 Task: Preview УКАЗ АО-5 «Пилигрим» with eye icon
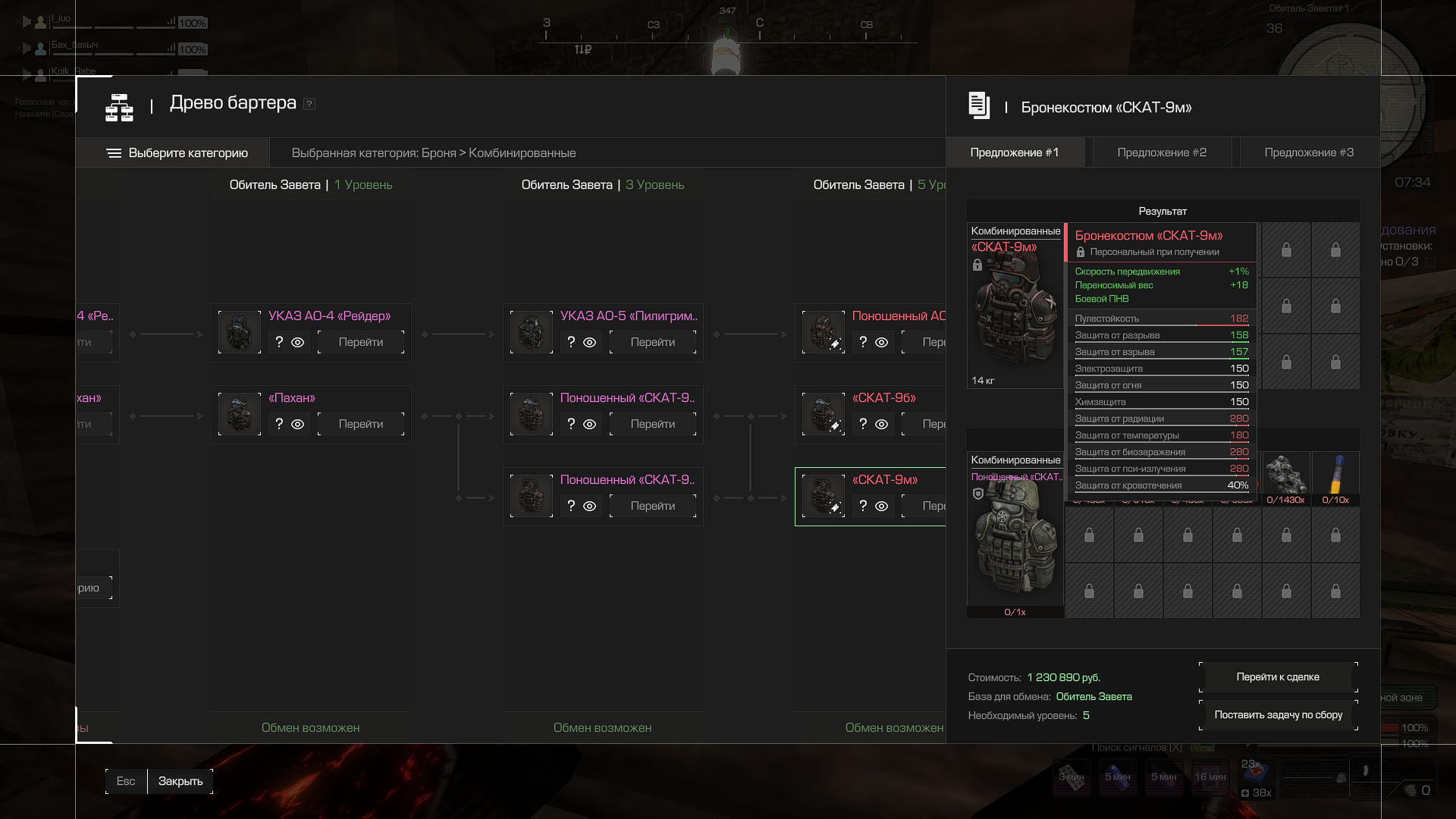590,343
